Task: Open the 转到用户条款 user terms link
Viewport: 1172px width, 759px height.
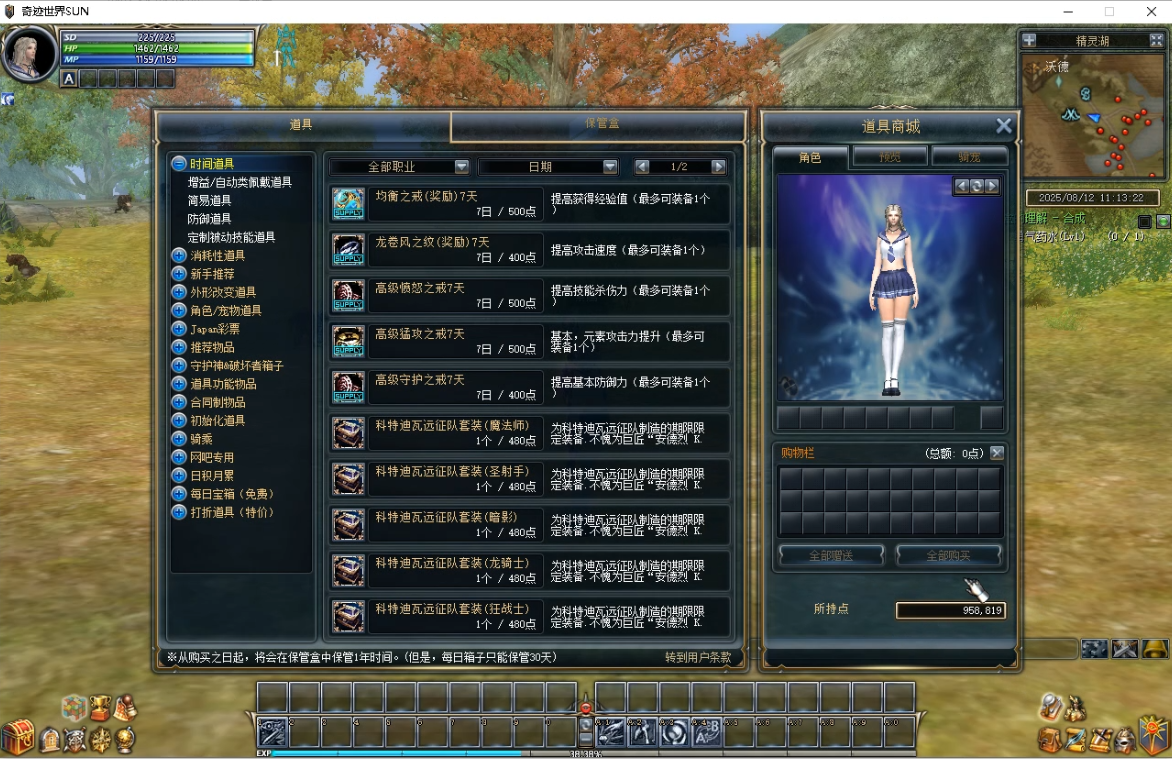Action: point(698,657)
